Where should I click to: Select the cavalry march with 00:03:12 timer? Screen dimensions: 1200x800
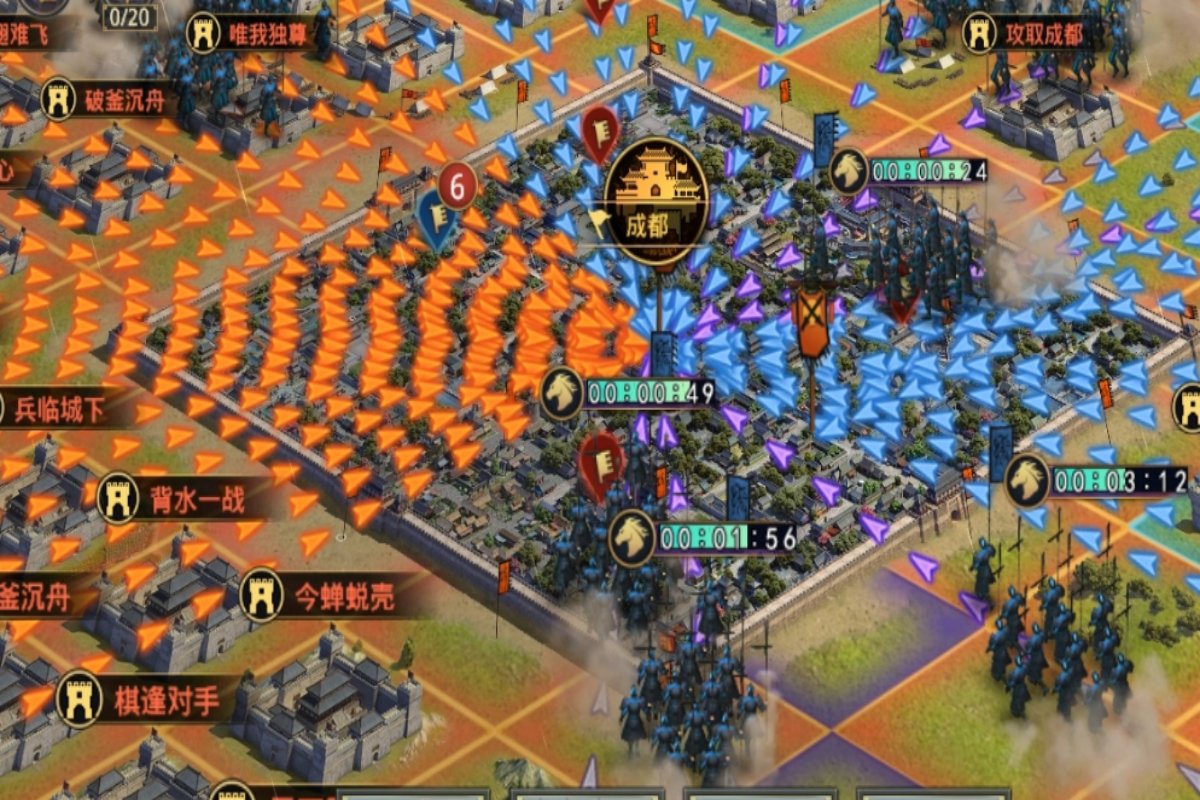tap(1027, 481)
